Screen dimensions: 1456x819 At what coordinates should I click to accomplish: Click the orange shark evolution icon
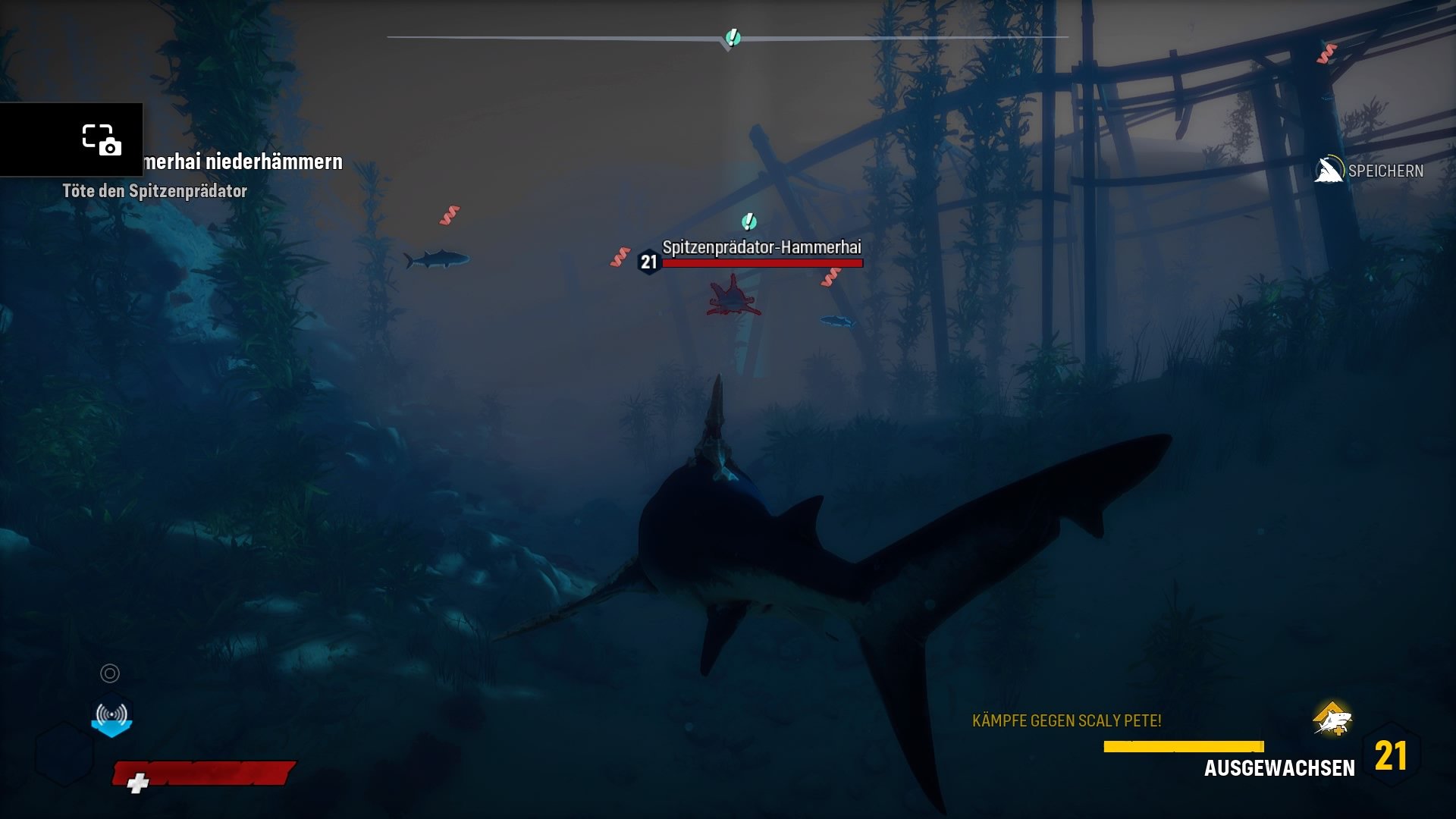tap(1332, 719)
